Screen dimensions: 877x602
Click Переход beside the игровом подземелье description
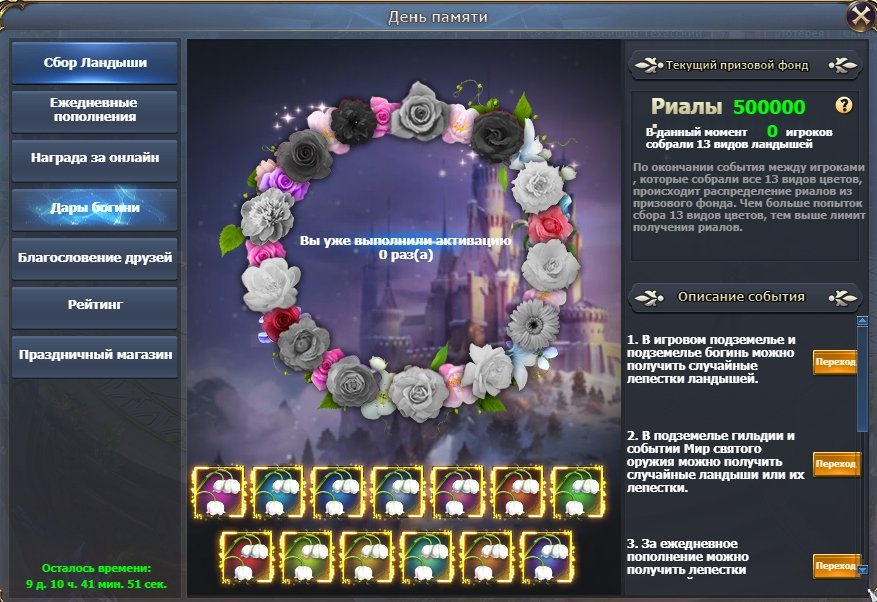pyautogui.click(x=835, y=363)
